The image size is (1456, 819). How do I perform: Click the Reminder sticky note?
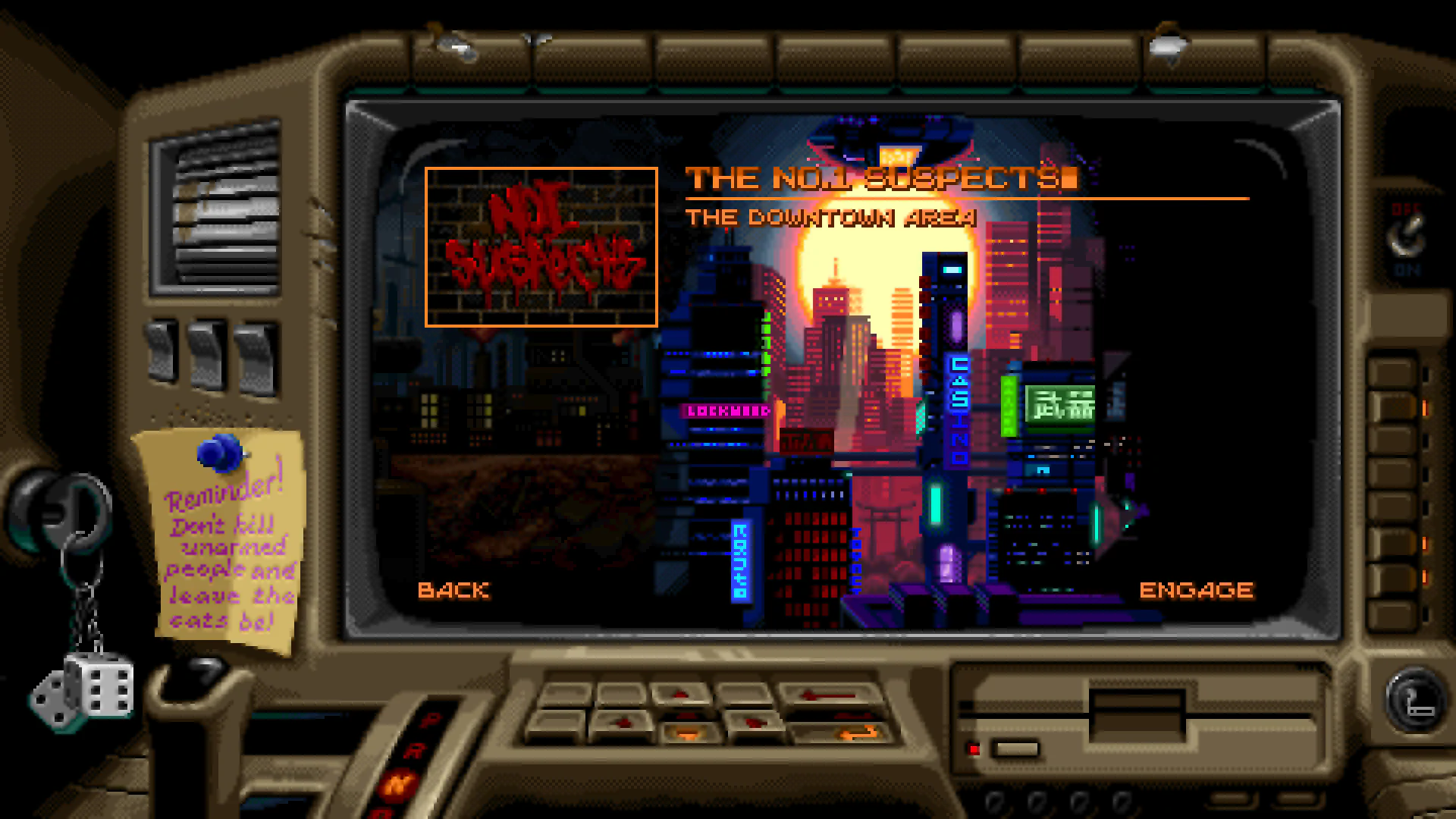[224, 546]
